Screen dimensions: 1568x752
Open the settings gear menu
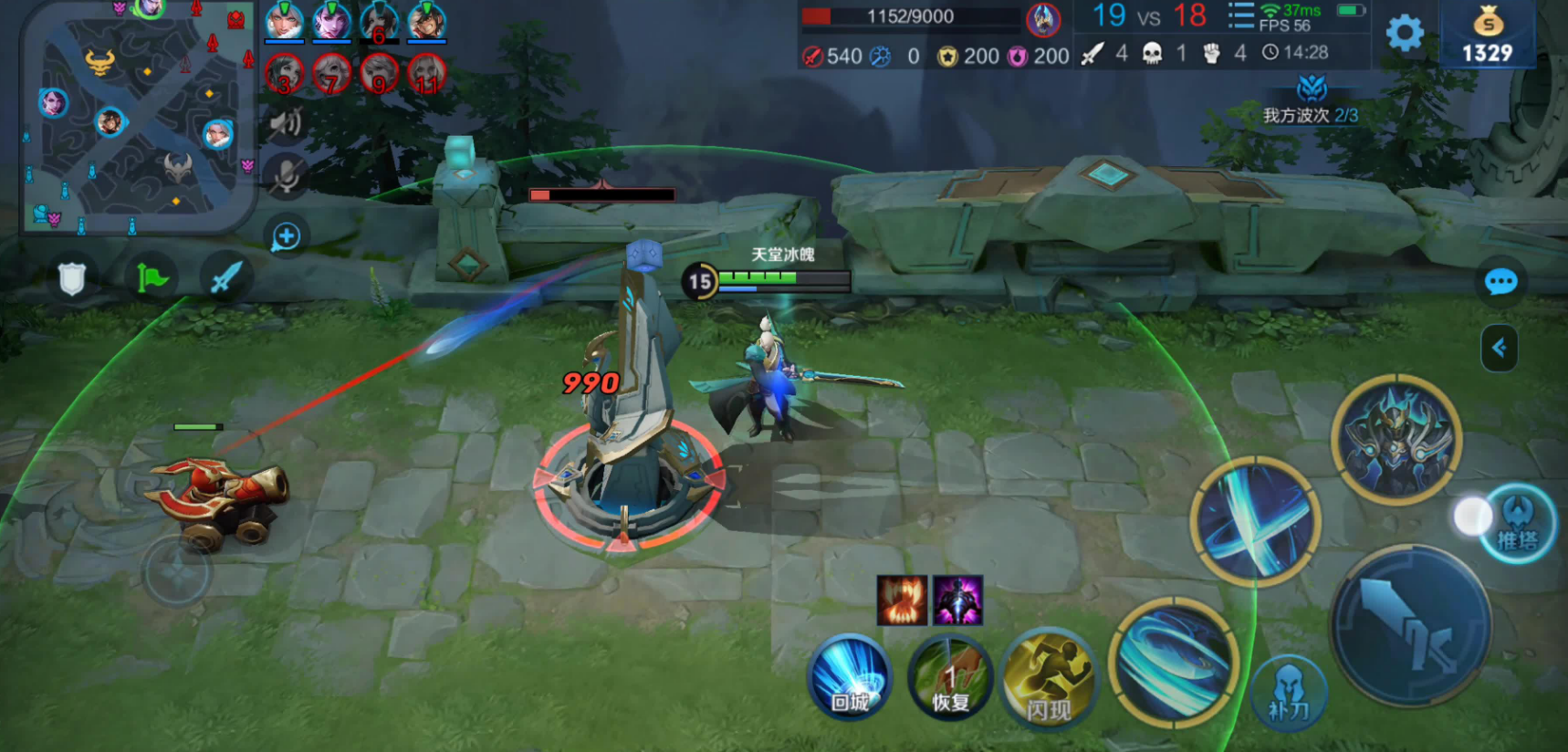pyautogui.click(x=1405, y=34)
